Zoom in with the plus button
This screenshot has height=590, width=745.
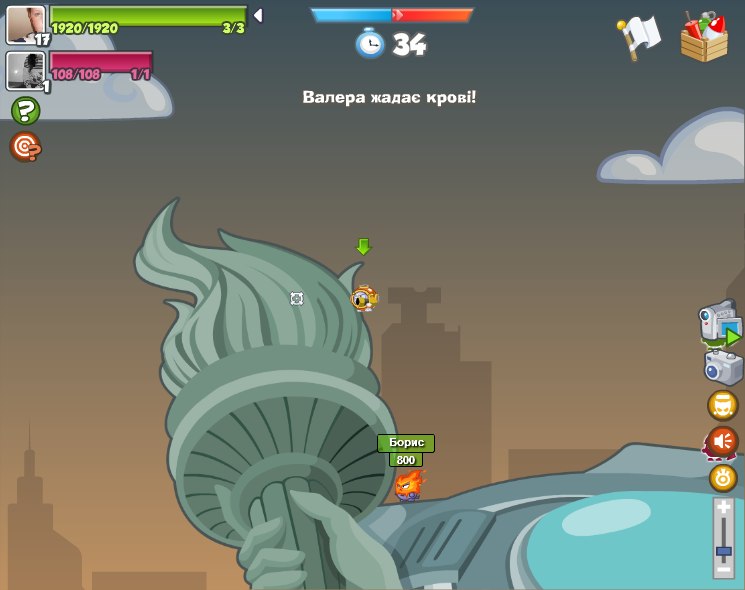(724, 509)
